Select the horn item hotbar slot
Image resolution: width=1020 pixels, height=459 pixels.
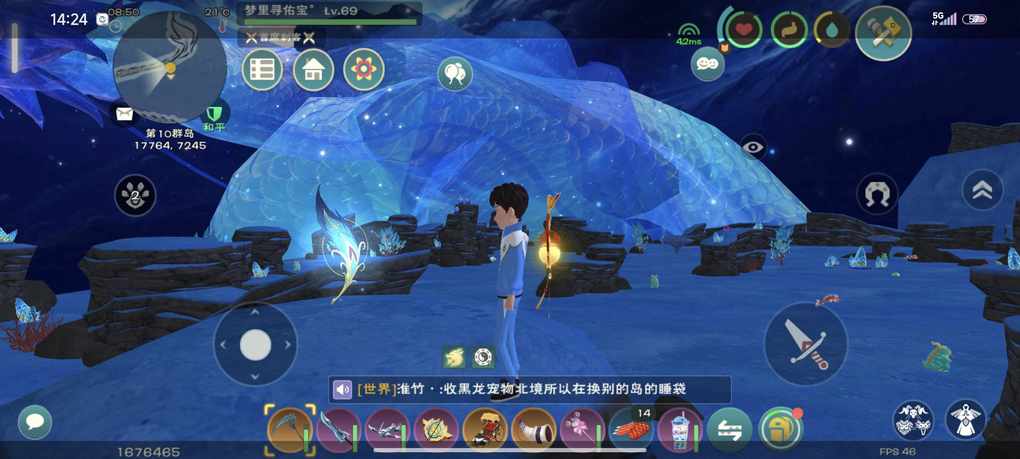click(x=534, y=431)
